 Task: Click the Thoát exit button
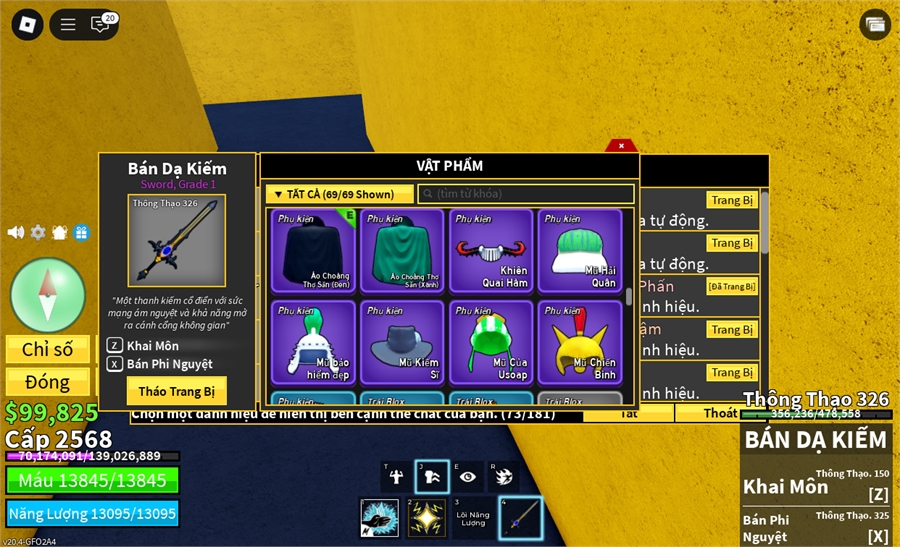pos(720,413)
